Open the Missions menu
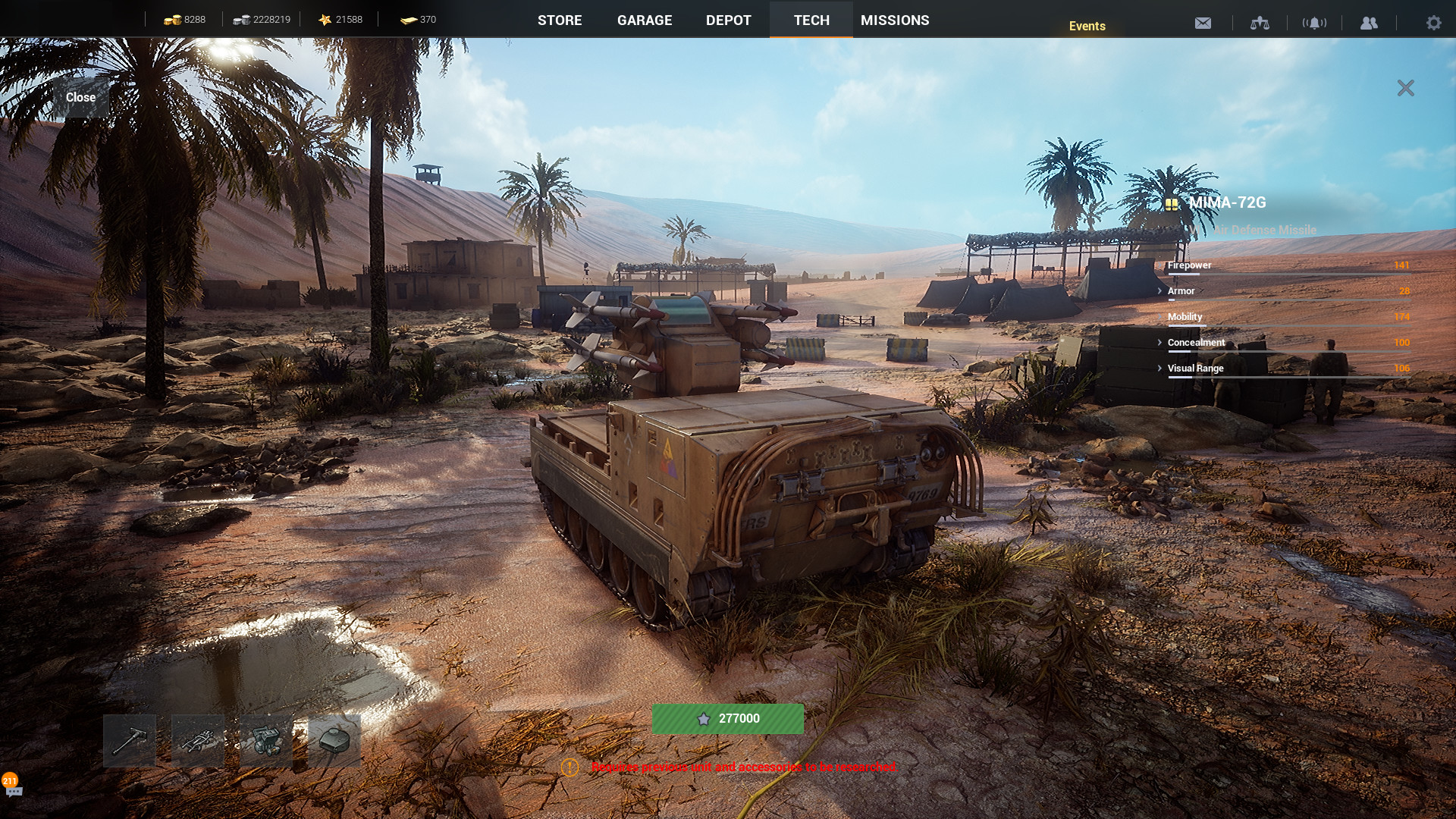The width and height of the screenshot is (1456, 819). tap(895, 20)
